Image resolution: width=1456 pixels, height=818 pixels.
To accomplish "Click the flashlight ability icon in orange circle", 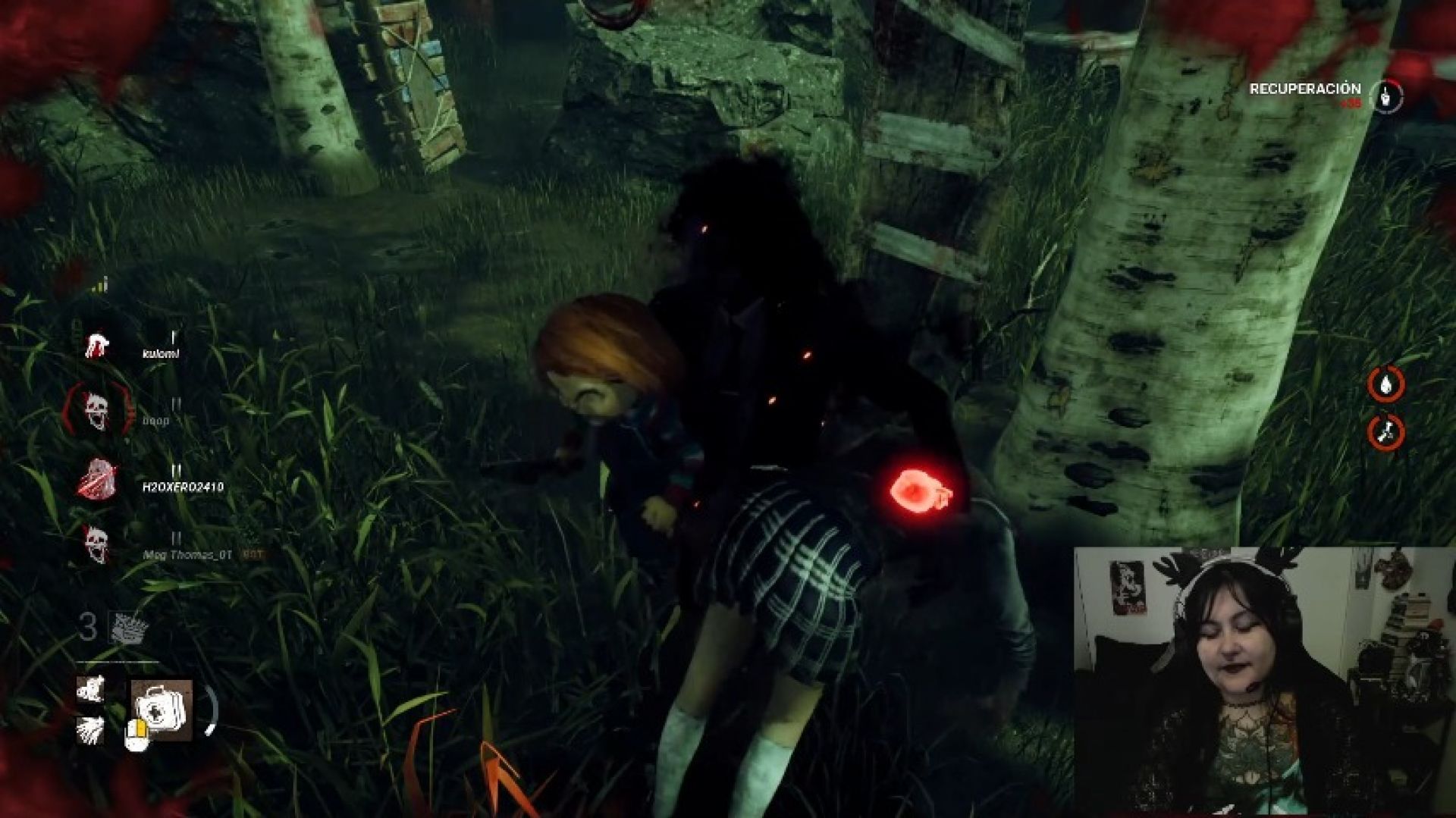I will coord(1386,385).
